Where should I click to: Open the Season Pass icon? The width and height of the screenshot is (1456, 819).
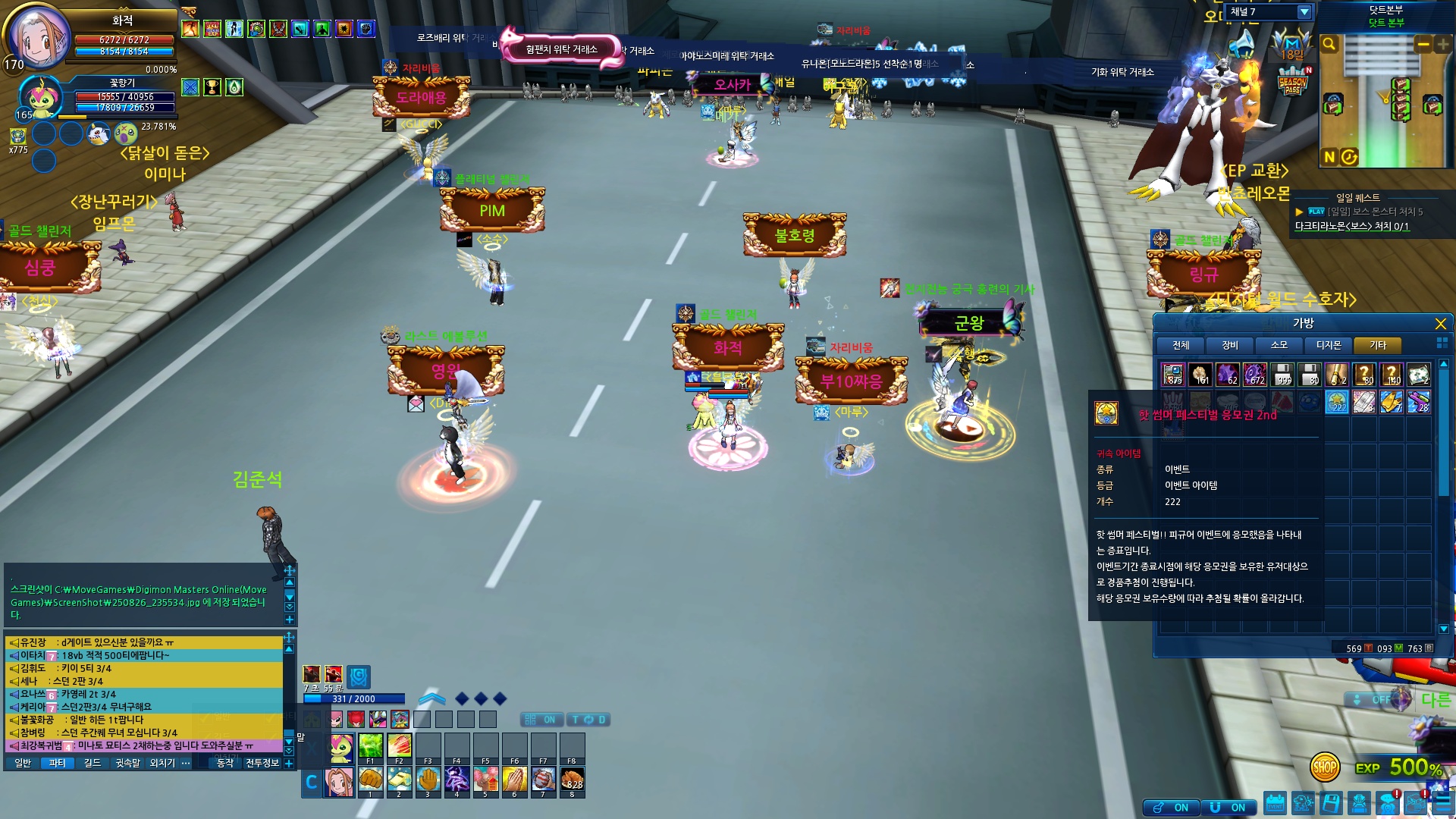(1292, 82)
